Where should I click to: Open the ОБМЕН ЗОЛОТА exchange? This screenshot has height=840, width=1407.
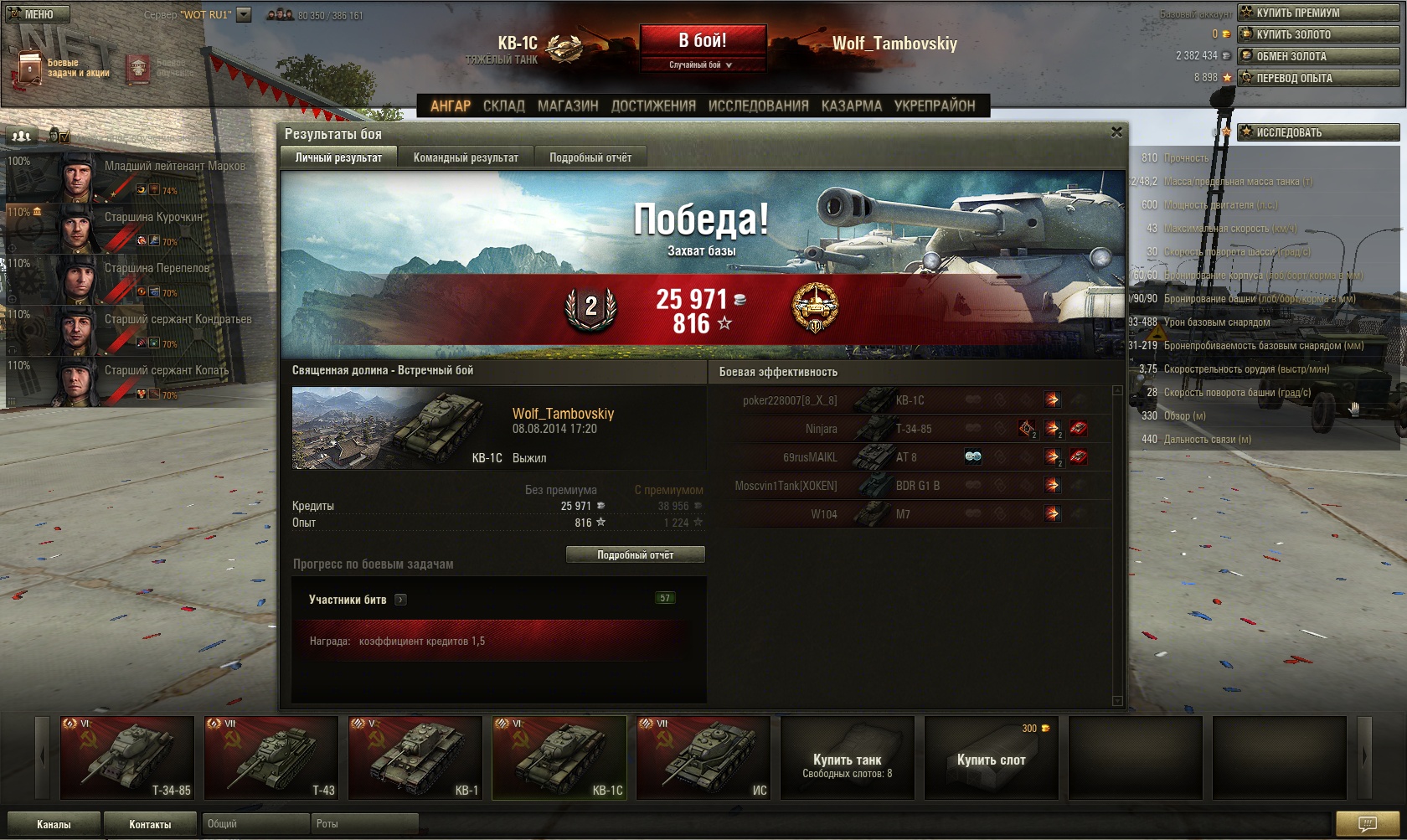coord(1318,56)
